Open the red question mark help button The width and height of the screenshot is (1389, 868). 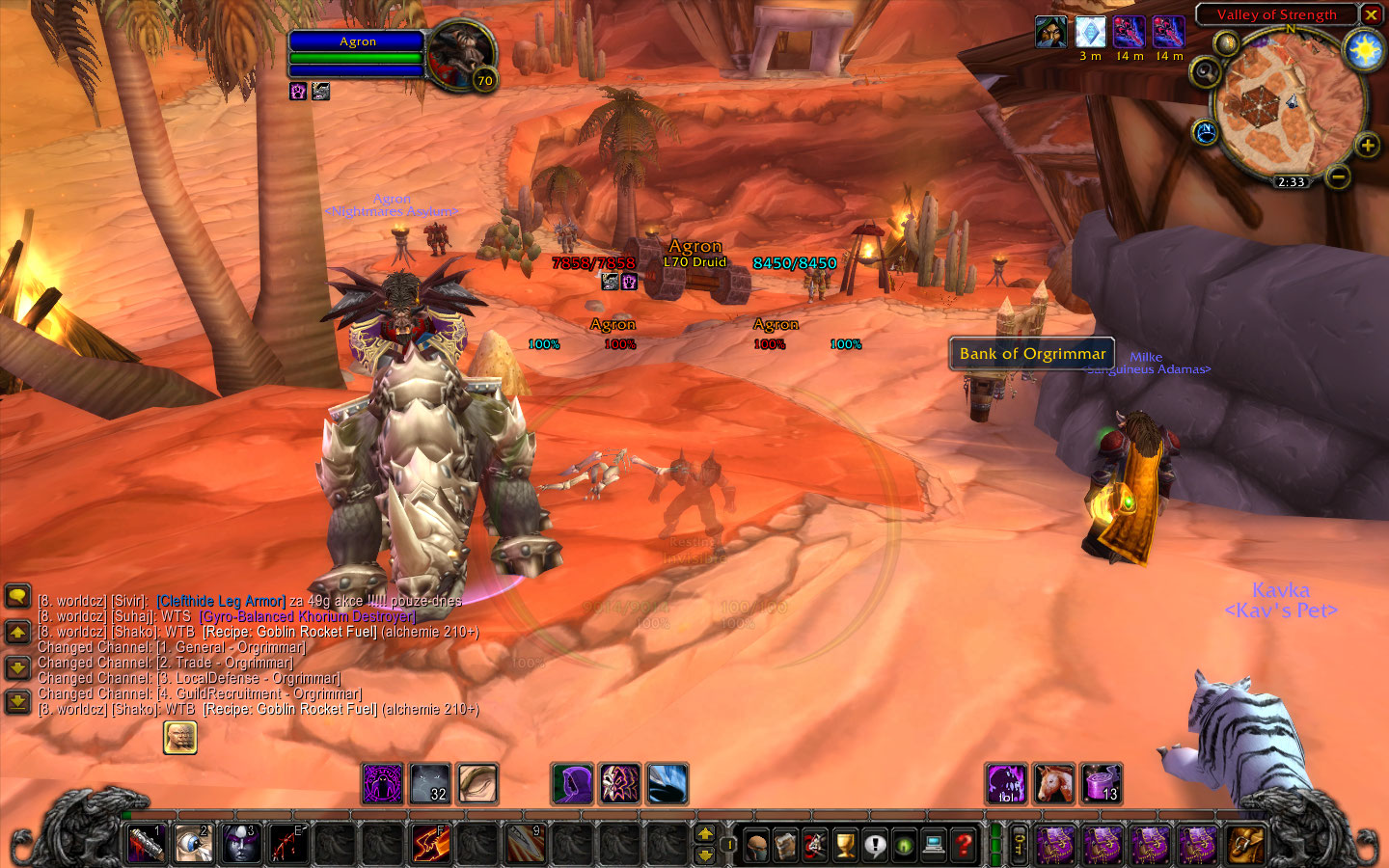pyautogui.click(x=964, y=846)
